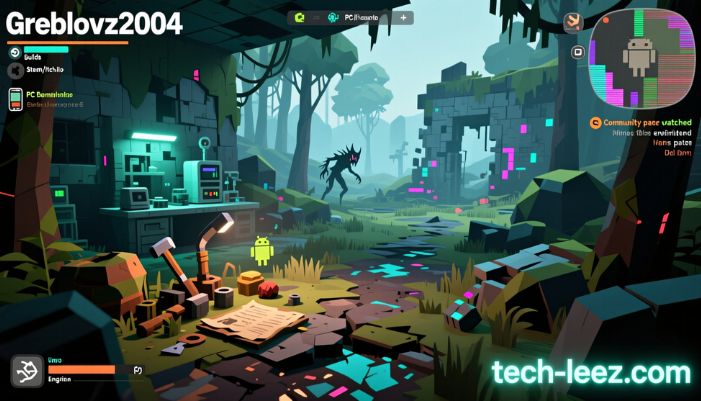
Task: Click the plus button in the top bar
Action: (402, 17)
